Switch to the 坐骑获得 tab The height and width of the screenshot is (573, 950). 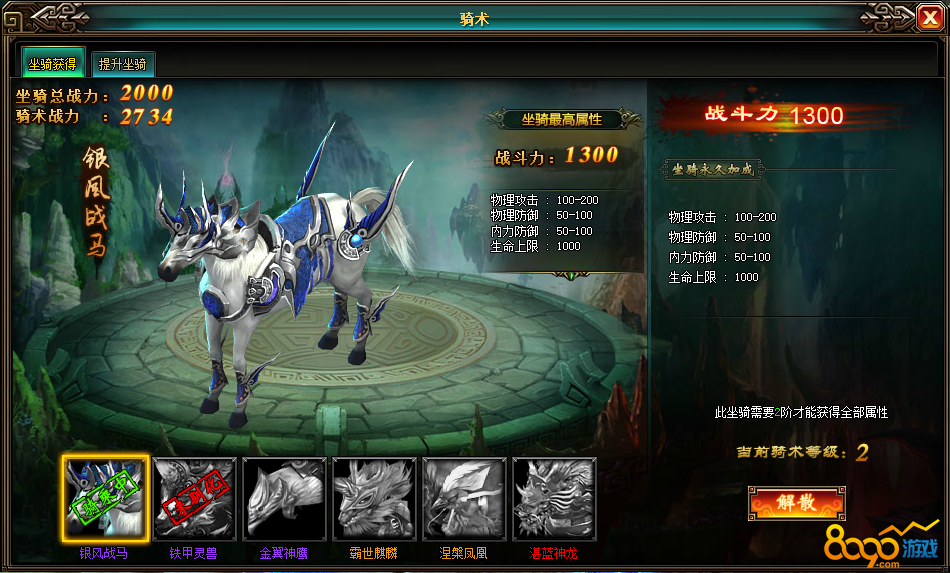53,63
